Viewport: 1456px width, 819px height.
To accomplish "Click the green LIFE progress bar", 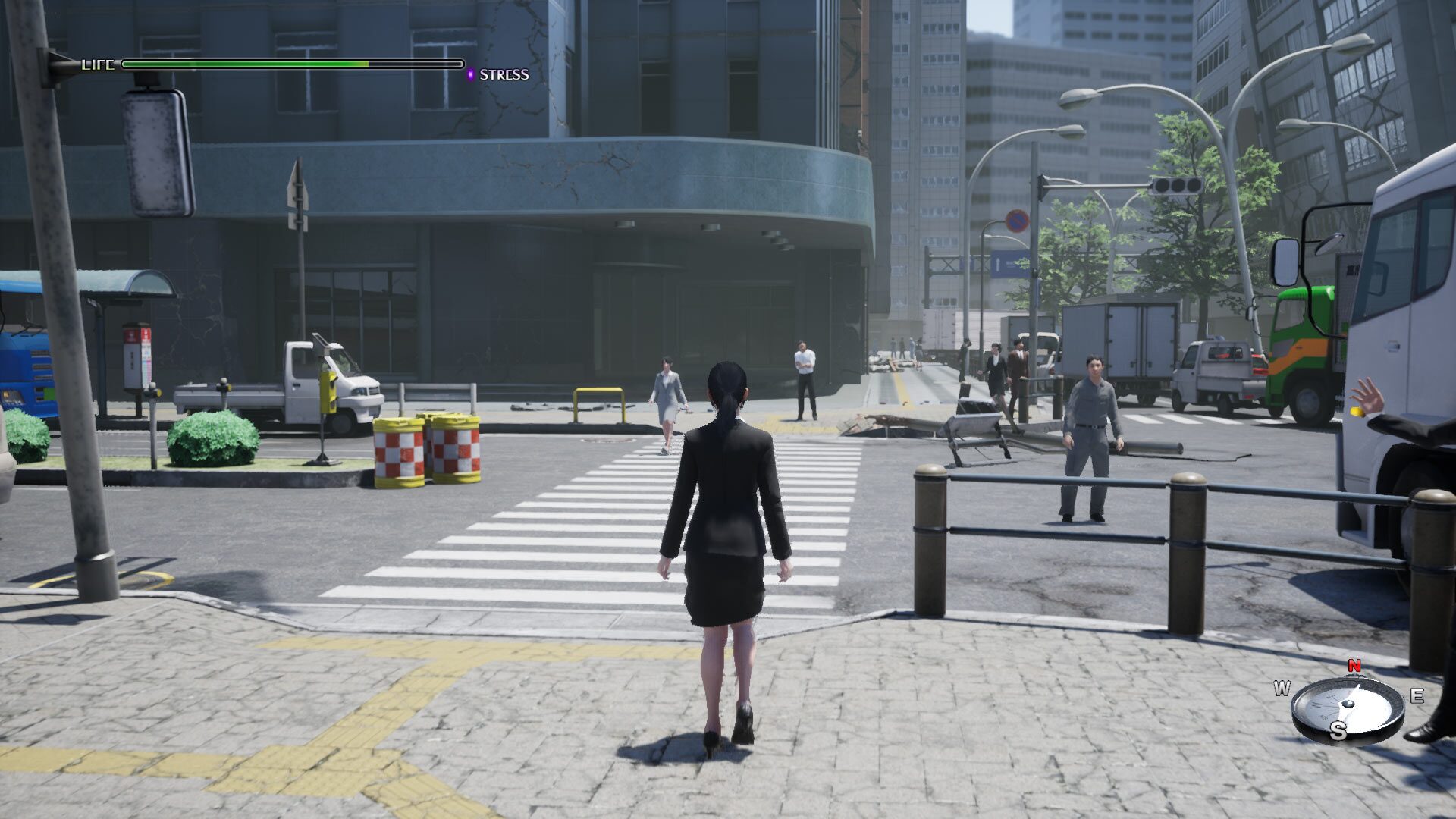I will (243, 64).
